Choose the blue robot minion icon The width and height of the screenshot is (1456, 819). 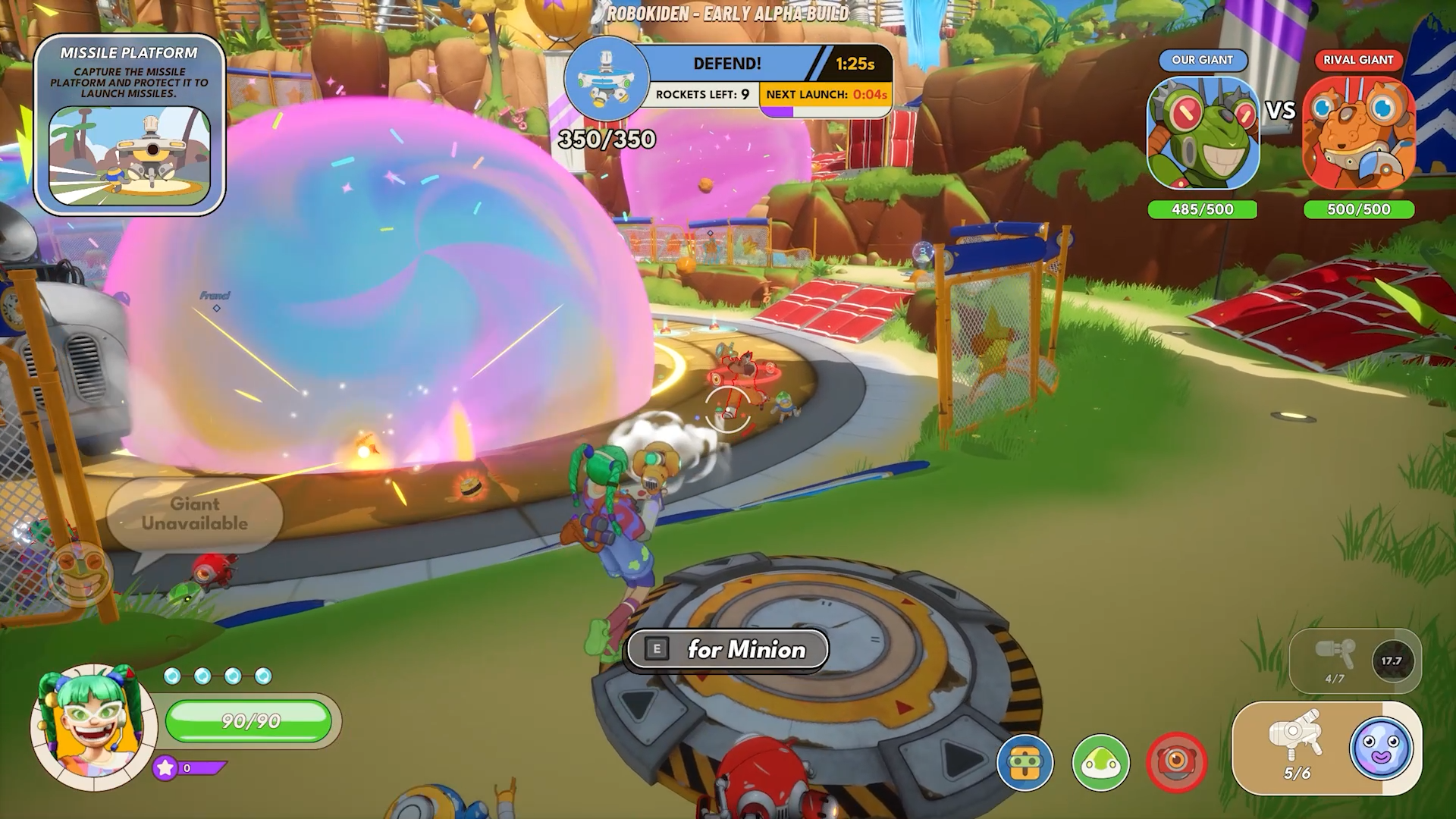(x=1025, y=762)
